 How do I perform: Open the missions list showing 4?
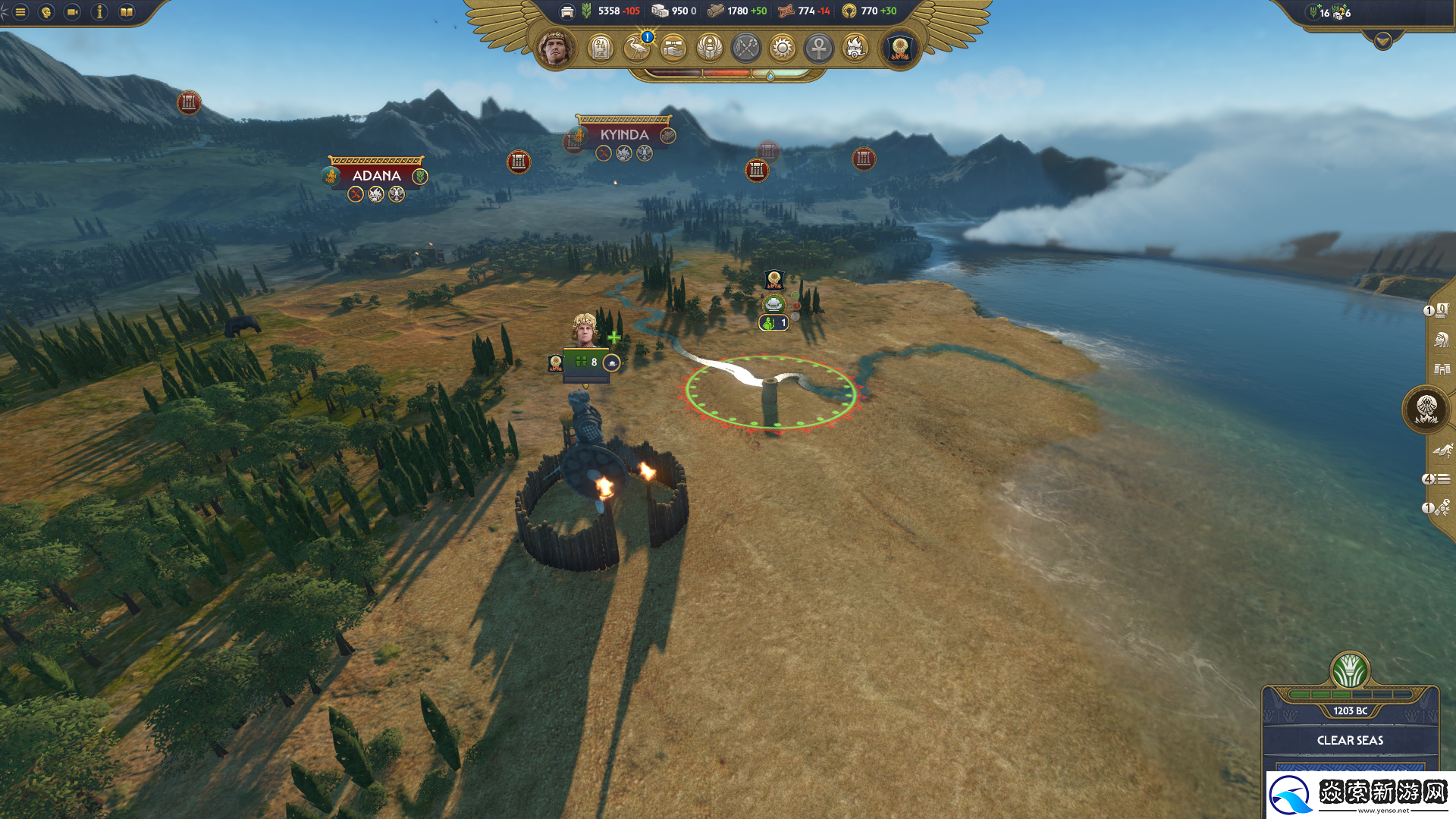point(1437,479)
